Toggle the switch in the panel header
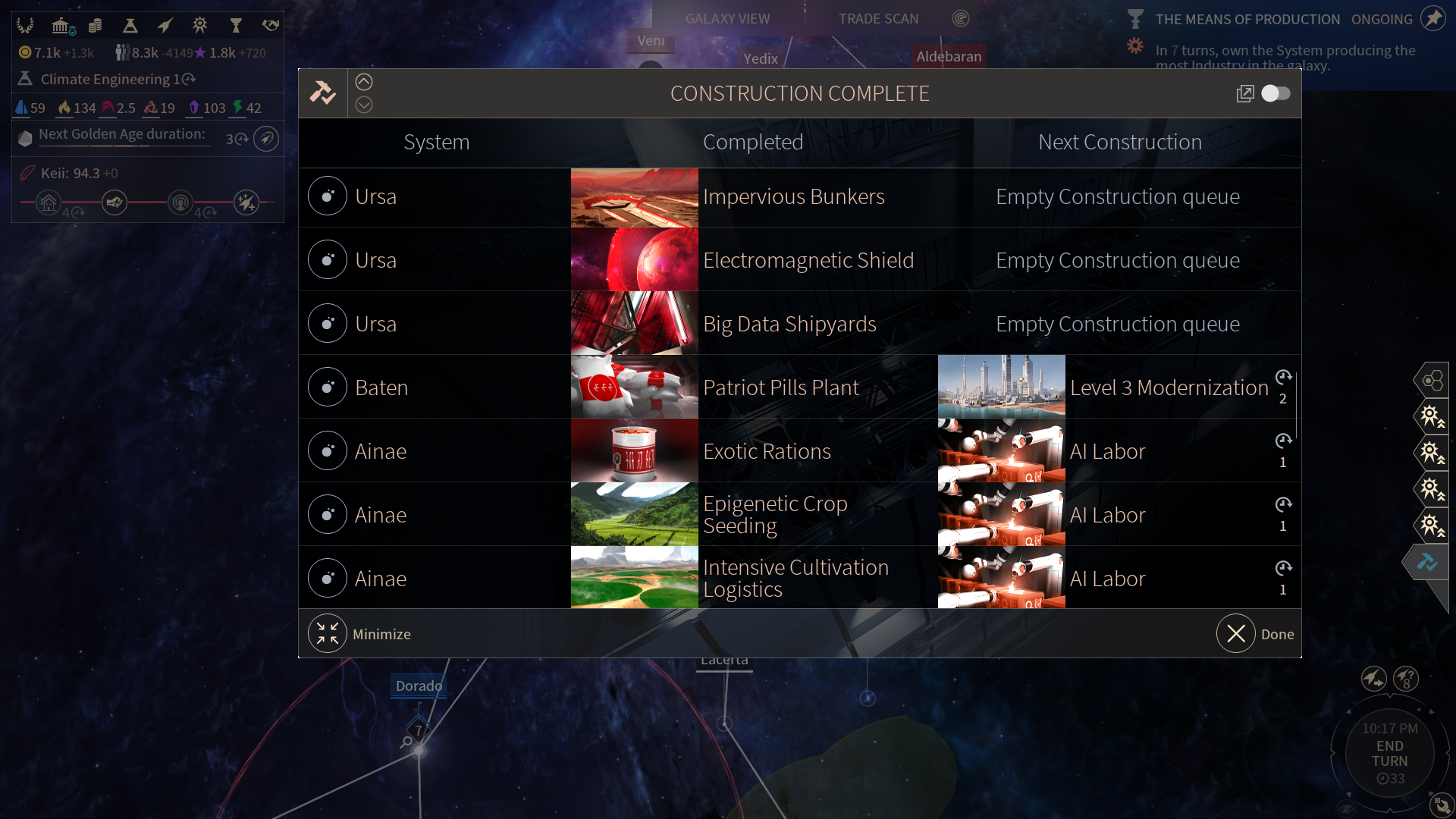Image resolution: width=1456 pixels, height=819 pixels. (x=1276, y=93)
